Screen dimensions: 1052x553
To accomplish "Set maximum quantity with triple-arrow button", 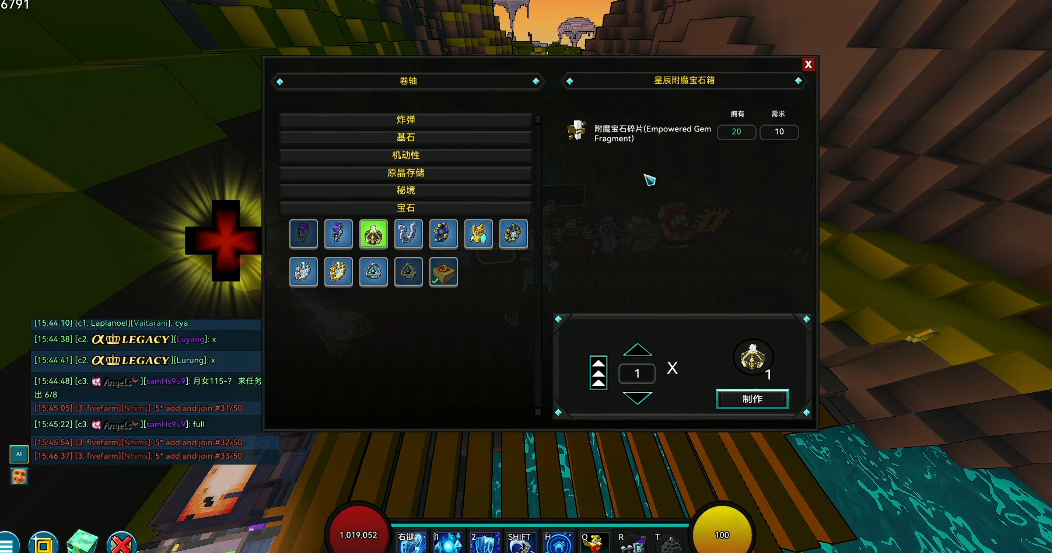I will pyautogui.click(x=598, y=373).
